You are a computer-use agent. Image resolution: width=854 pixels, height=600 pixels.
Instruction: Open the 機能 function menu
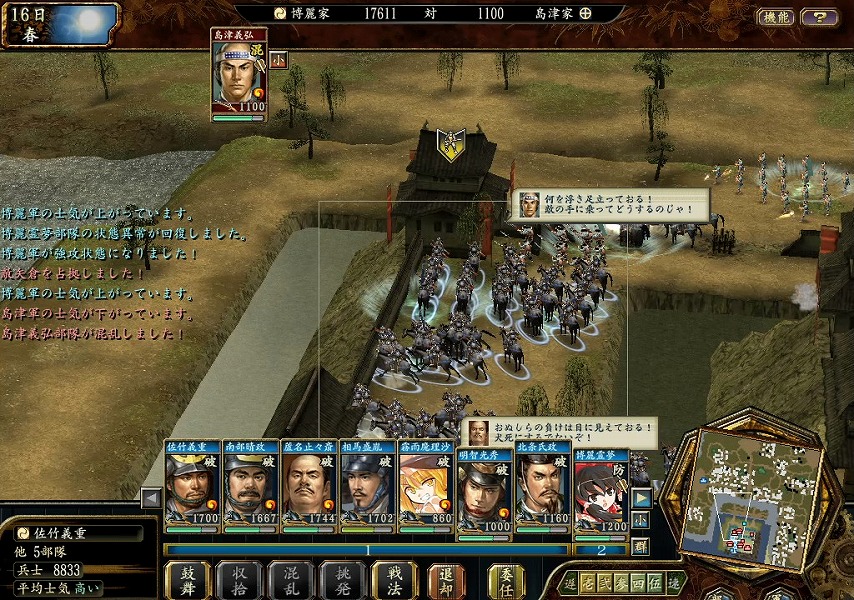click(775, 17)
